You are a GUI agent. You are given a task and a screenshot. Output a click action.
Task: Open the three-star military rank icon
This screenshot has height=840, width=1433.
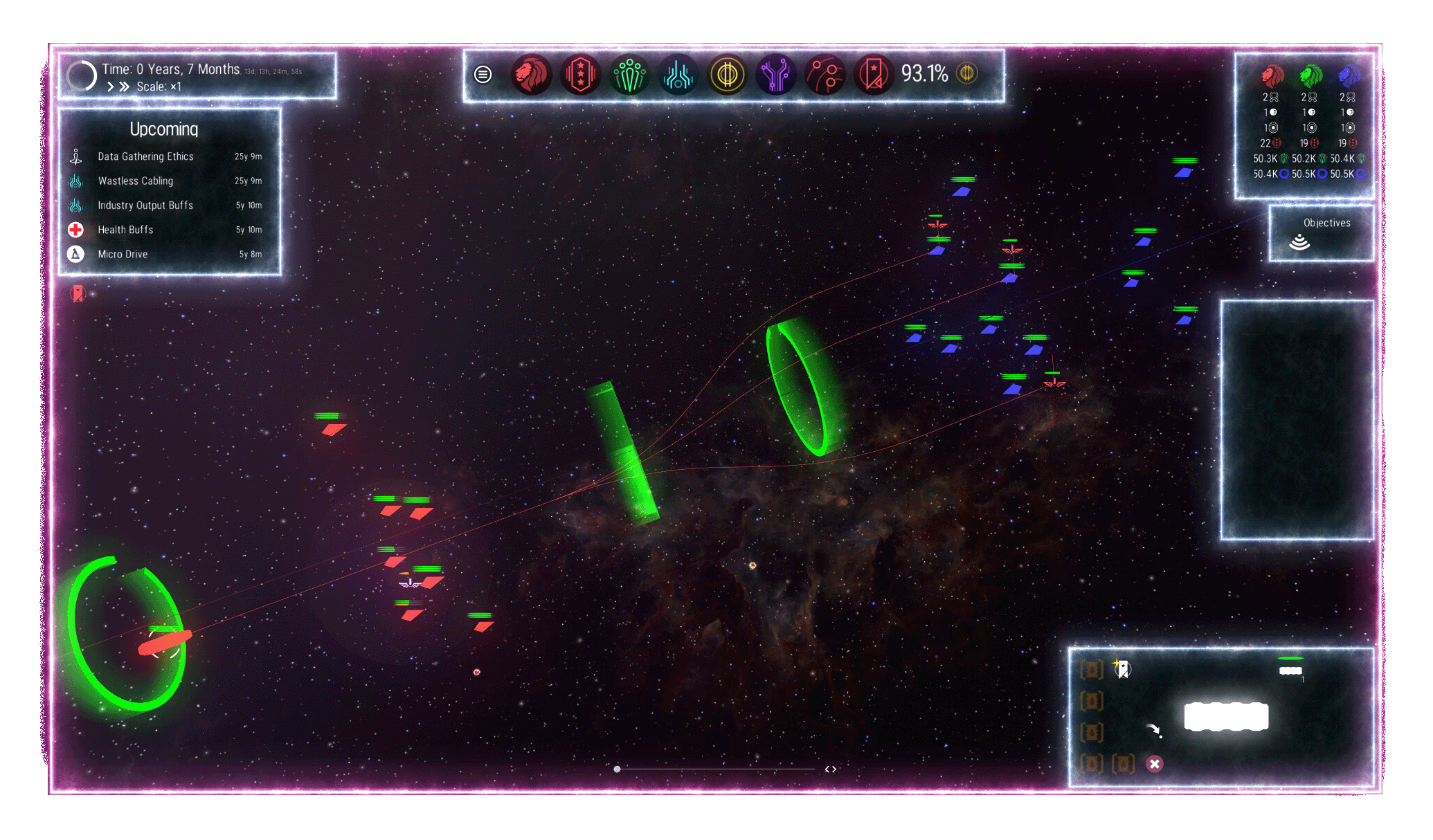click(580, 74)
